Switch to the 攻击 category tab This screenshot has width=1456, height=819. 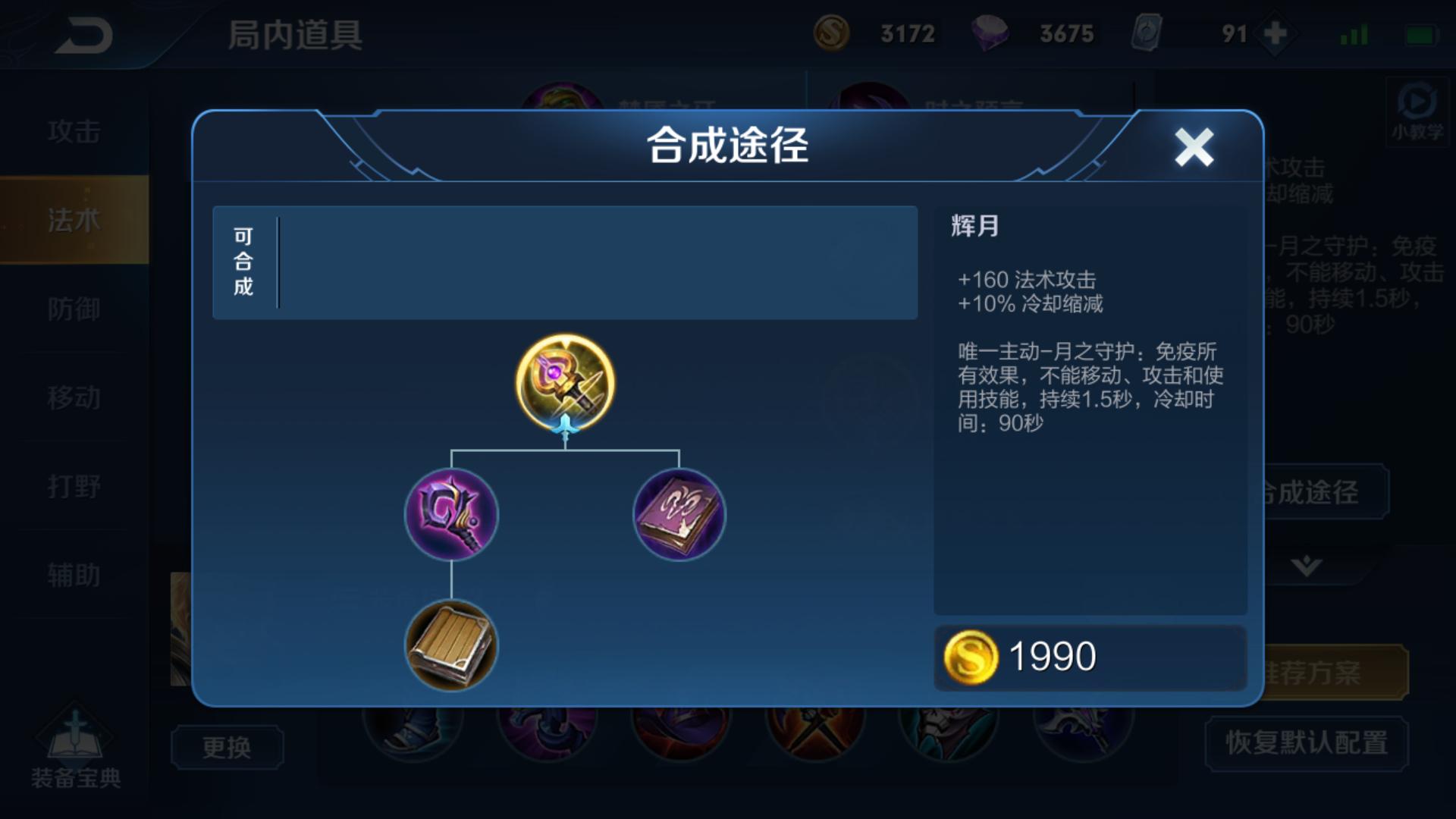point(76,130)
